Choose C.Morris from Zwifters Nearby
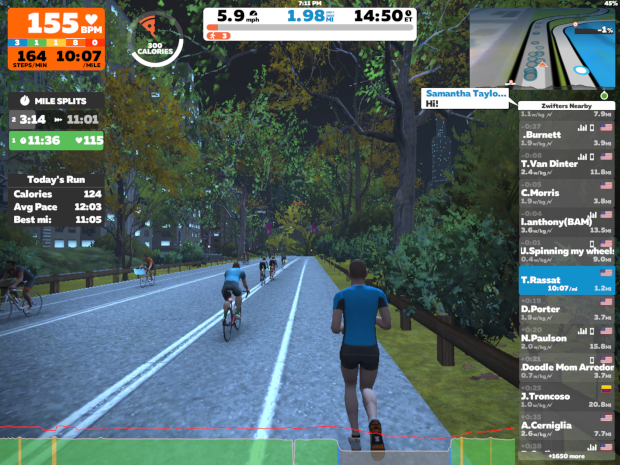Image resolution: width=620 pixels, height=465 pixels. pyautogui.click(x=566, y=195)
